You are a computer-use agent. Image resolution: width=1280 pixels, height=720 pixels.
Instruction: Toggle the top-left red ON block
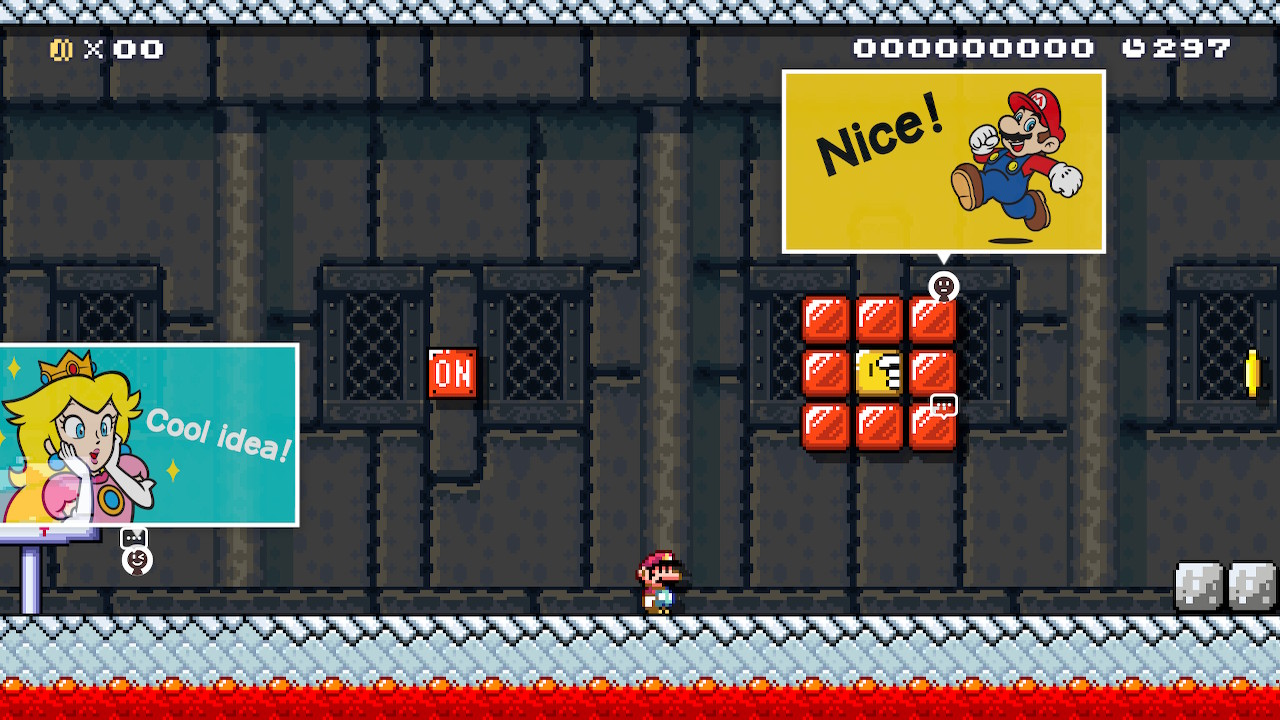pyautogui.click(x=824, y=317)
